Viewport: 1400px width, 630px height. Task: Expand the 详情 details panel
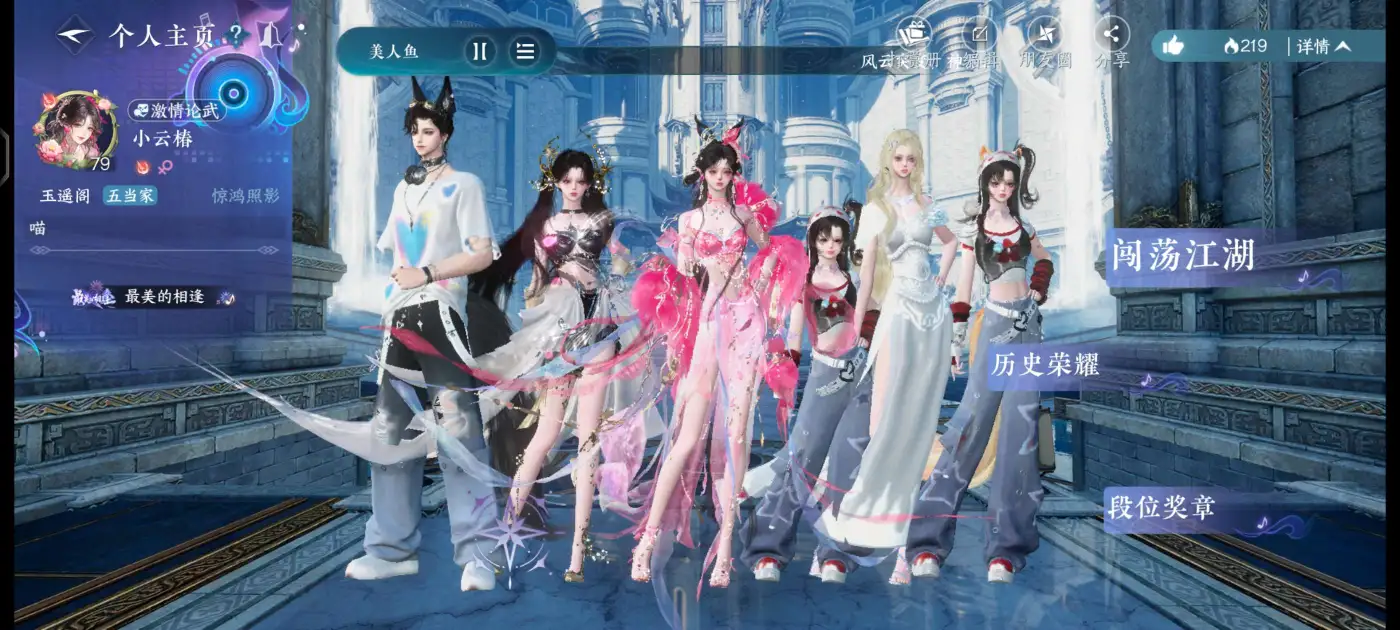click(x=1324, y=46)
